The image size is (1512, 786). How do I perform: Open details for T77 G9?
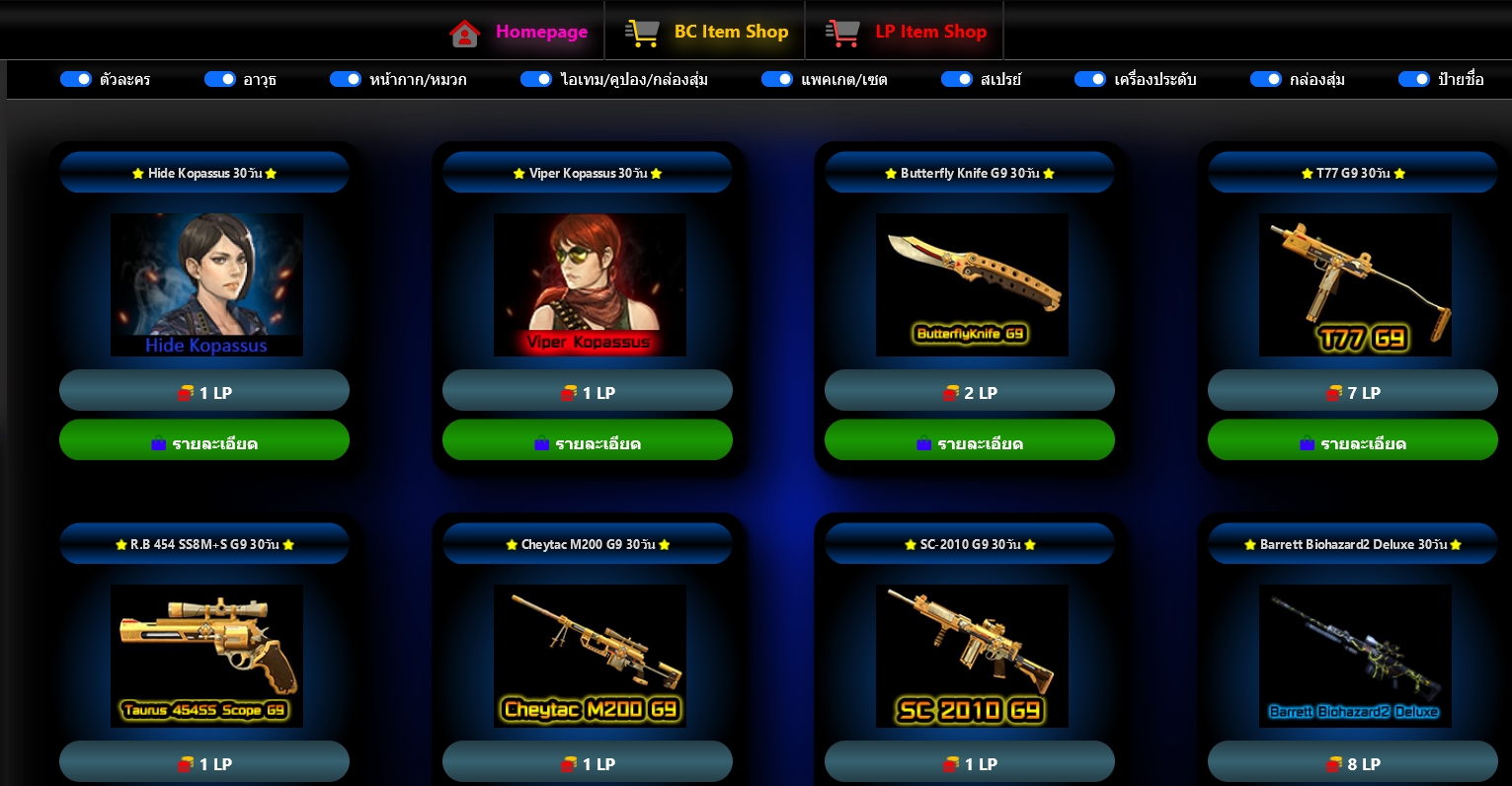pos(1353,440)
